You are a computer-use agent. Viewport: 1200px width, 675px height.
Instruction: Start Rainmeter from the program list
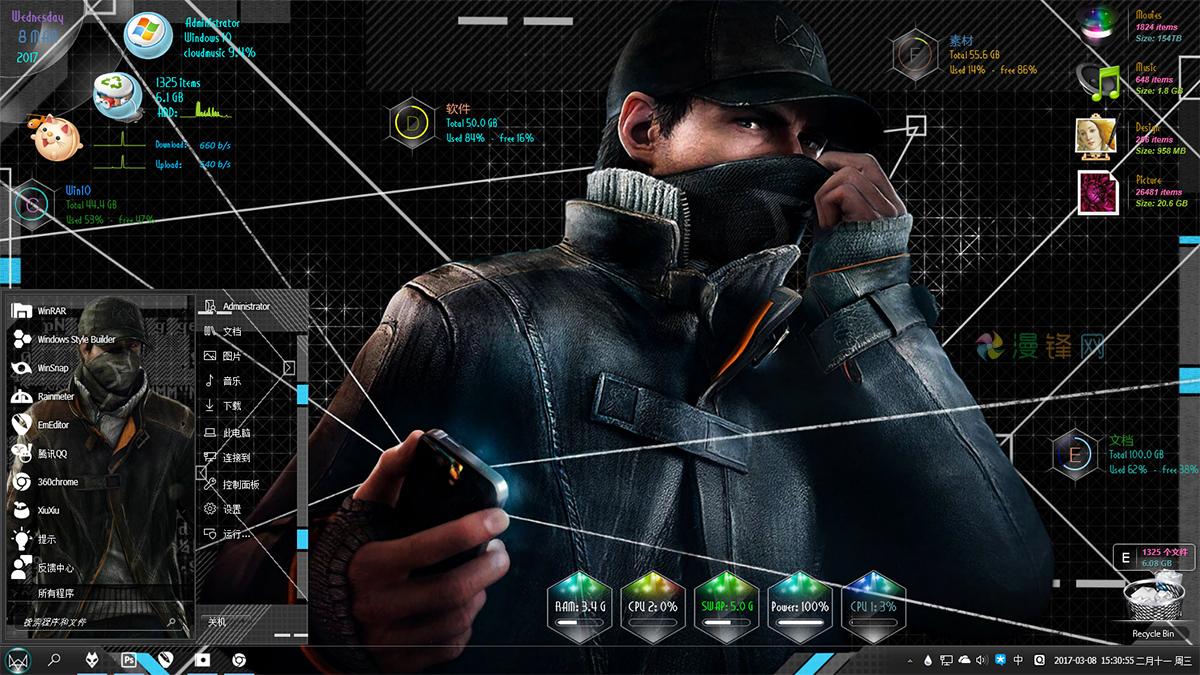56,397
